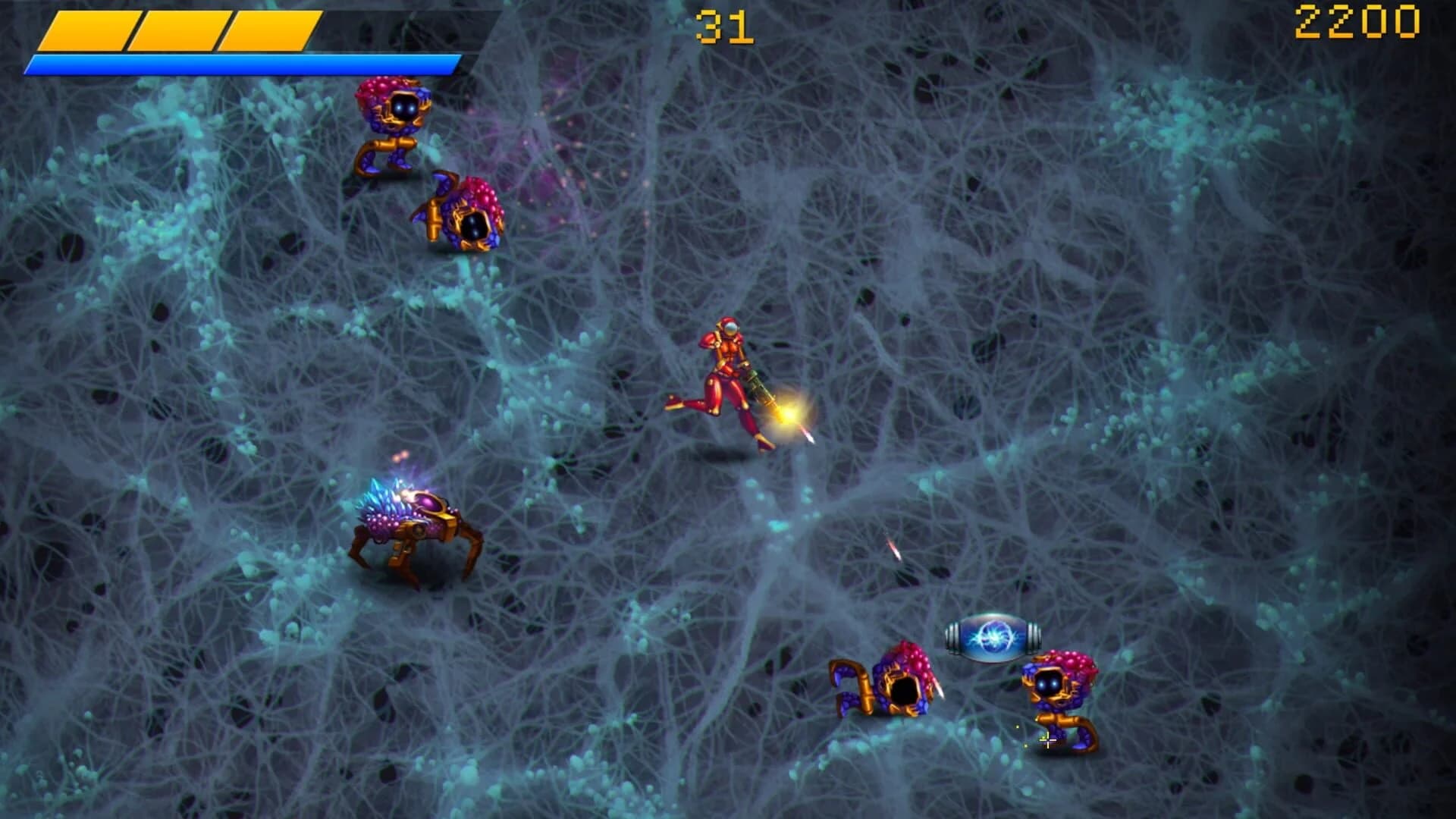
Task: Click the blue health bar
Action: point(243,62)
